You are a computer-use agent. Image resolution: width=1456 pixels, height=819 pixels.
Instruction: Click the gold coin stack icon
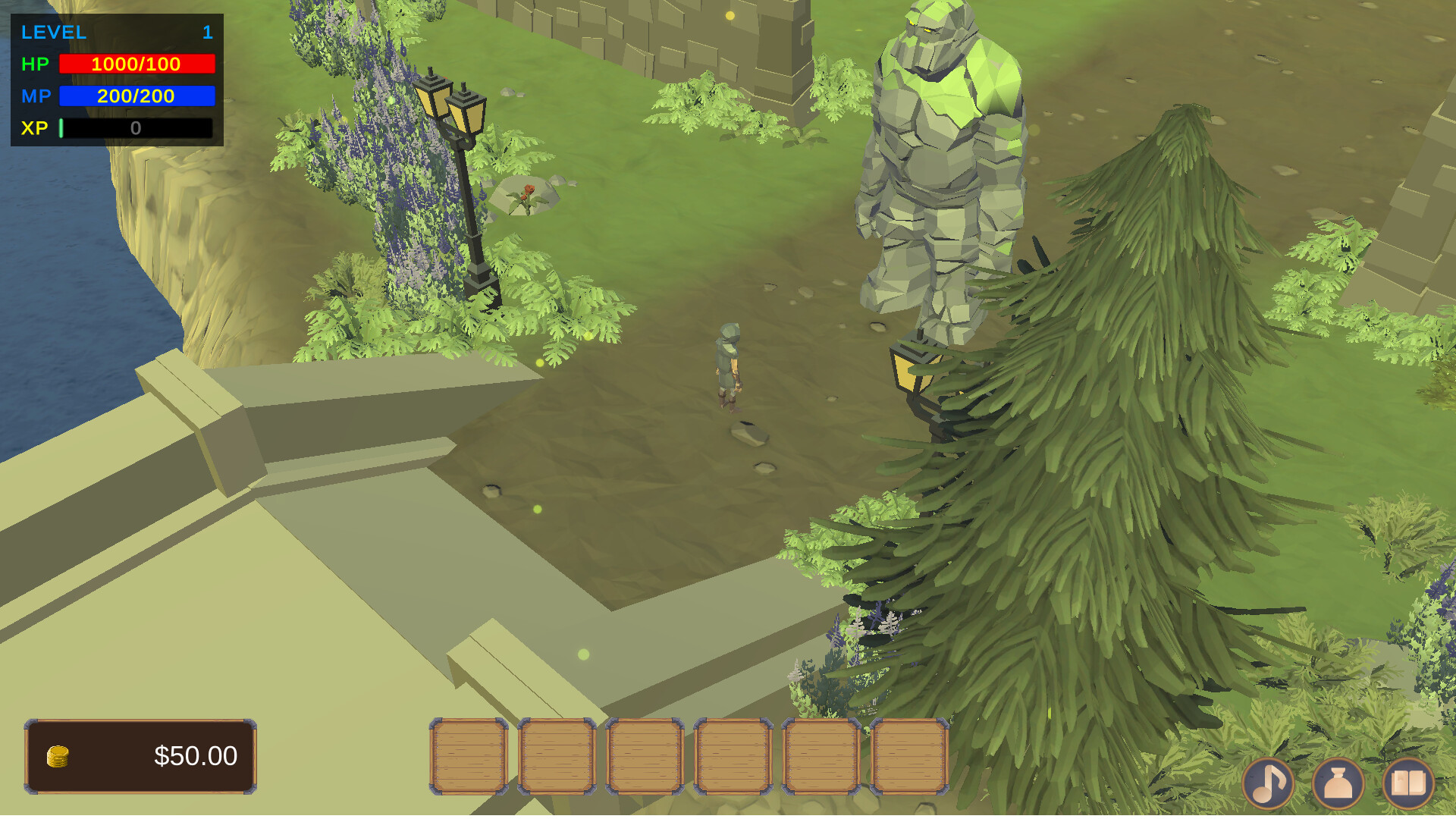click(x=57, y=756)
